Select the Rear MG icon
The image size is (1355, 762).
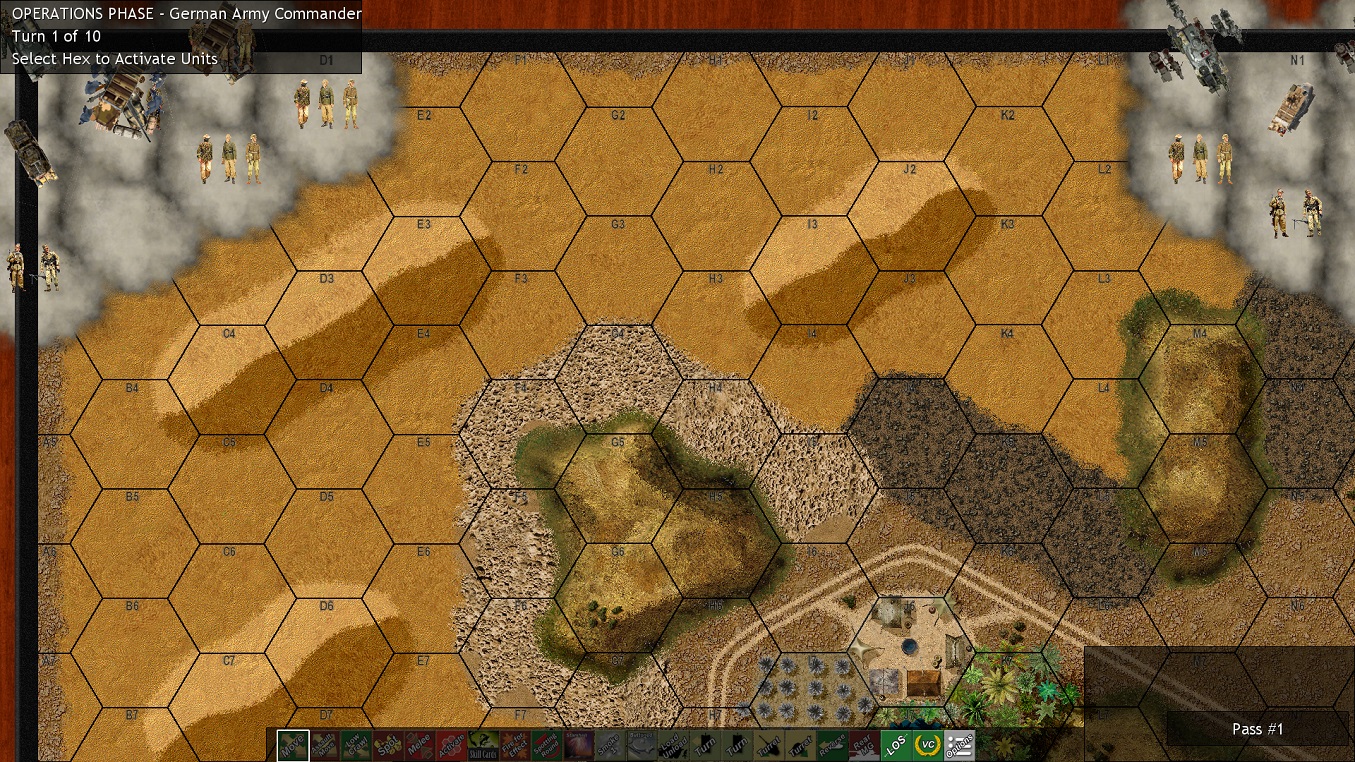pos(863,746)
